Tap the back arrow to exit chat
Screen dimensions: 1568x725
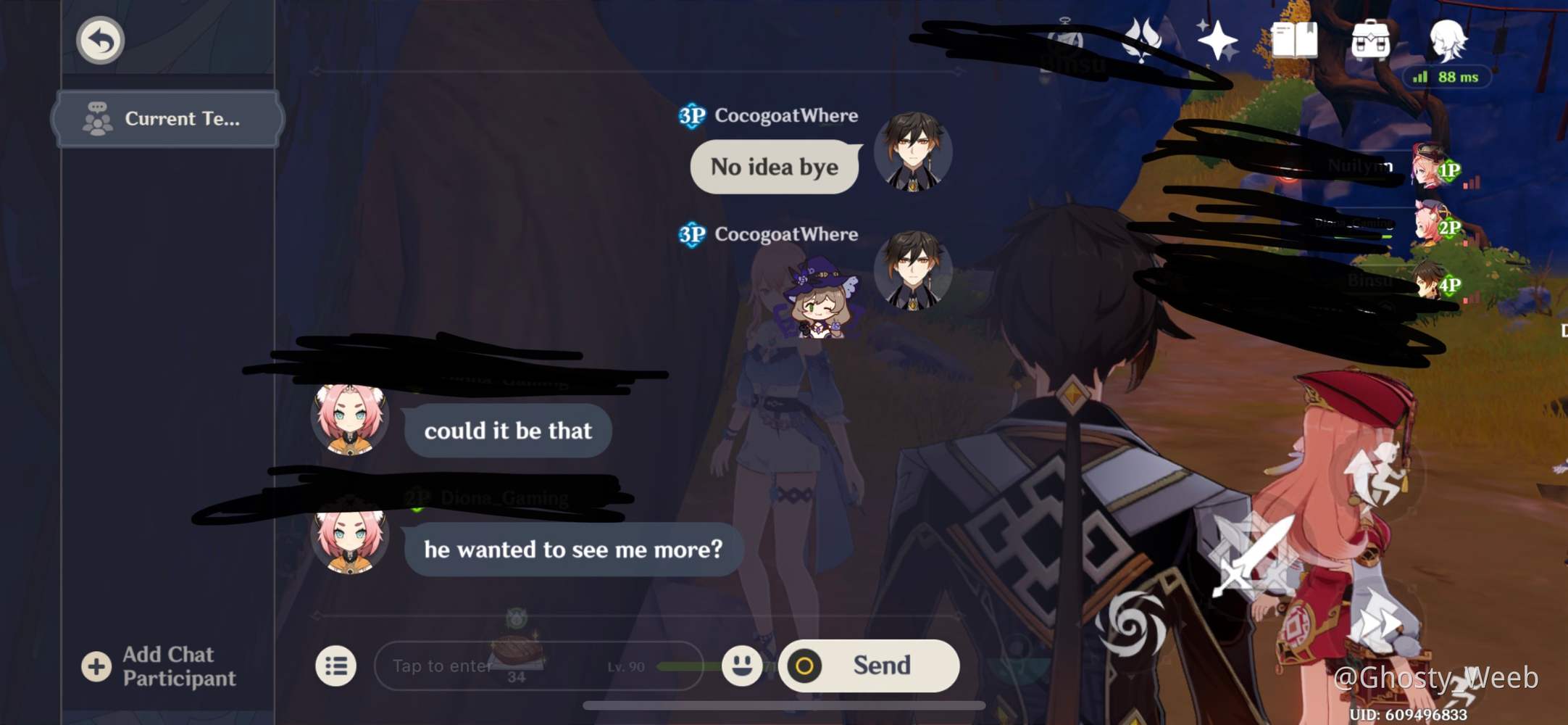click(x=100, y=41)
